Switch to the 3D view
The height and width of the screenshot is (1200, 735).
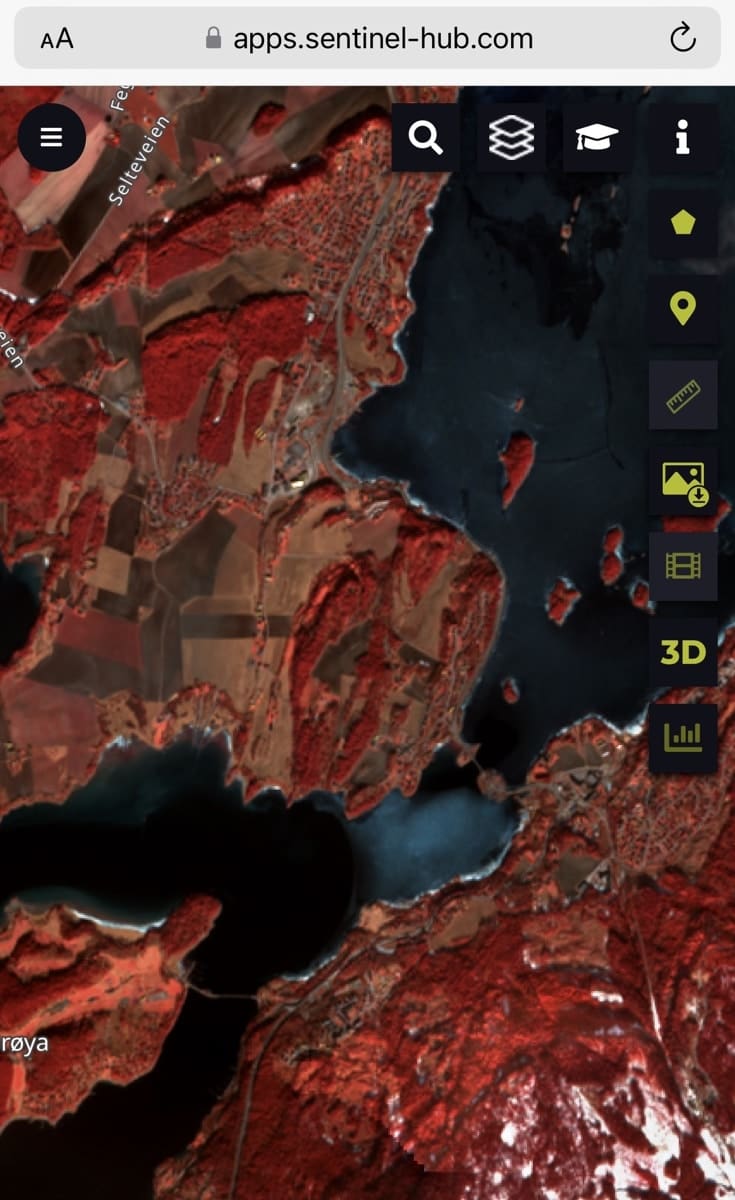coord(683,653)
